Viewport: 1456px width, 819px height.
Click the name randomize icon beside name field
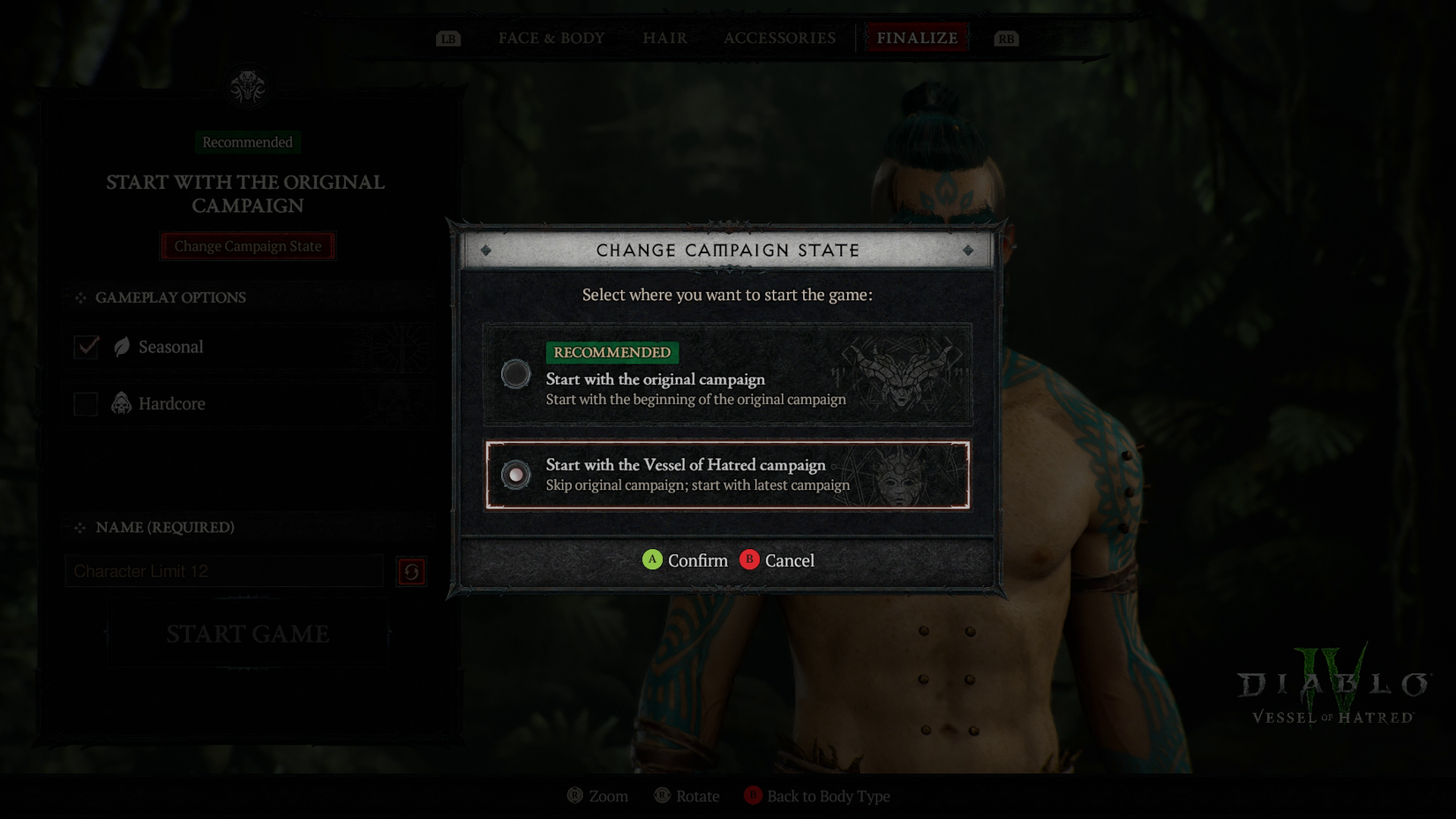411,571
